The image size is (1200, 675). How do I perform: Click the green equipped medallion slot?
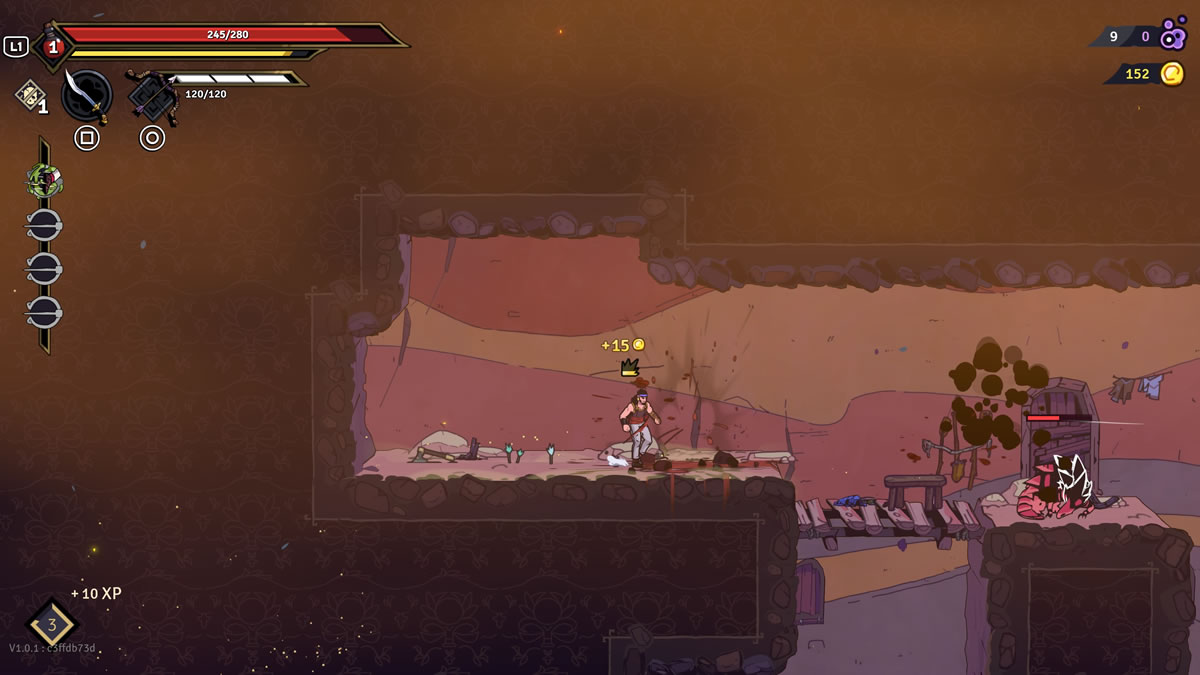[x=44, y=181]
